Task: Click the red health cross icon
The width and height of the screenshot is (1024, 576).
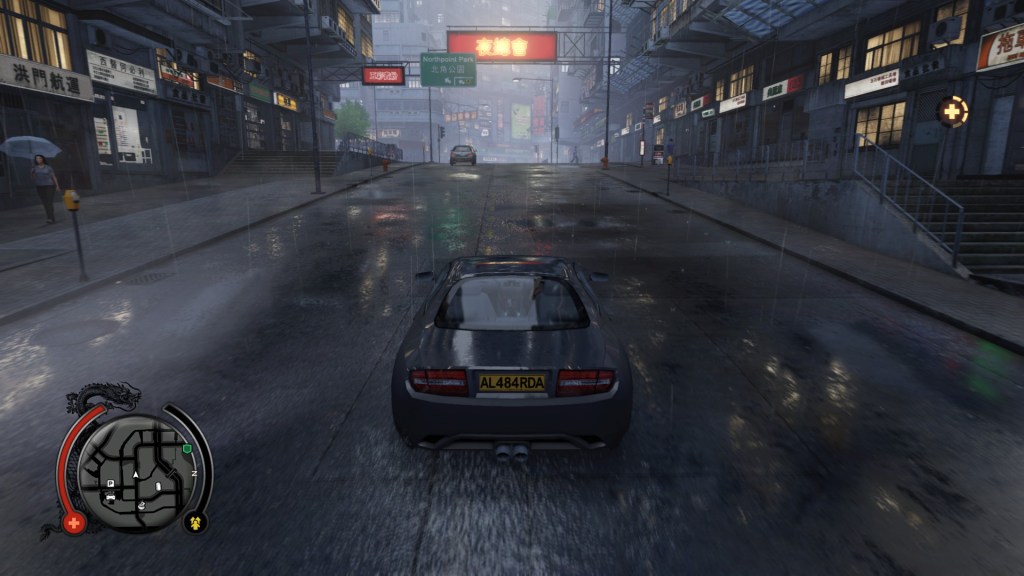Action: click(x=73, y=523)
